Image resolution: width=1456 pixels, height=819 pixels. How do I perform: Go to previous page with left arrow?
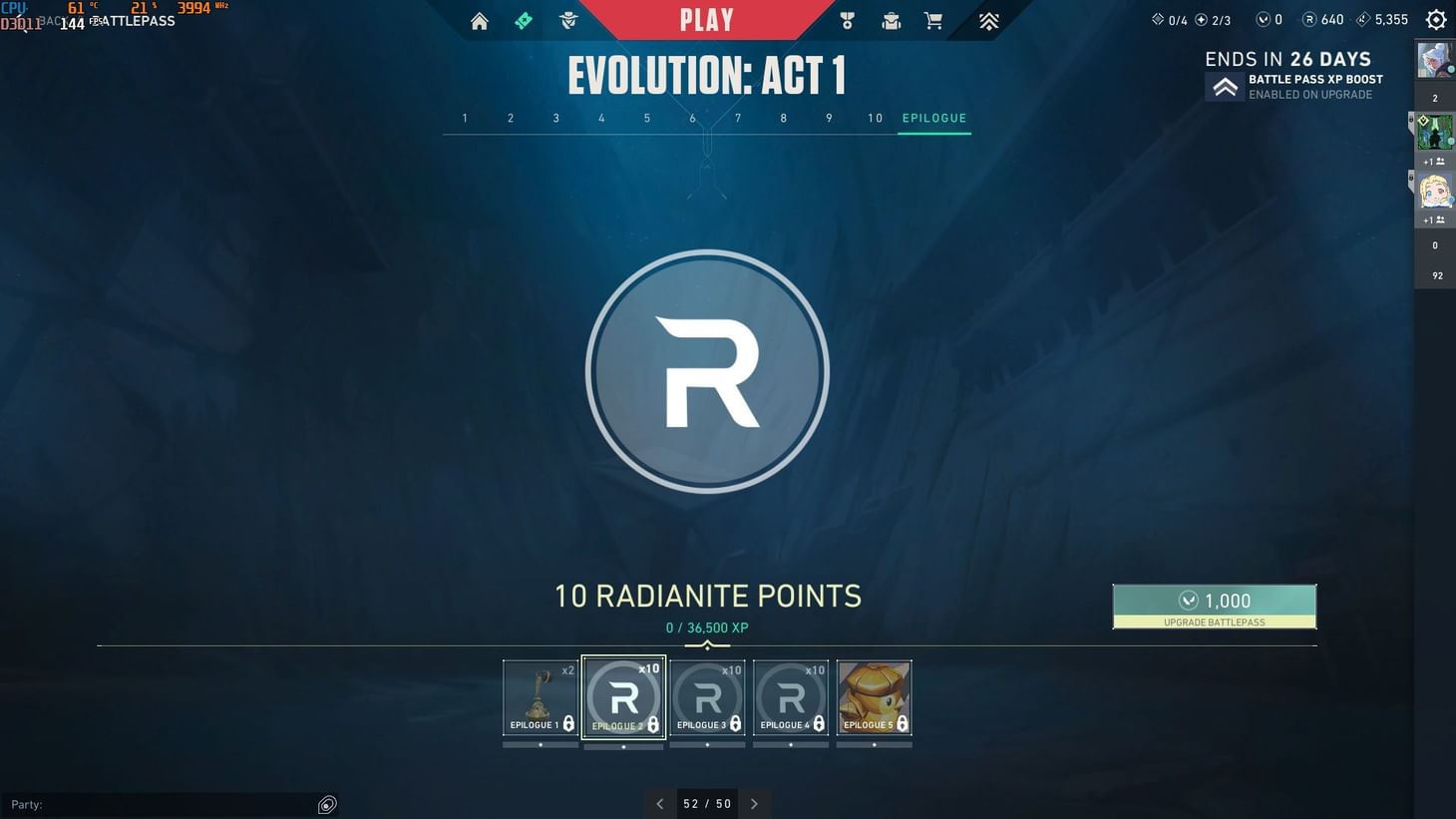[660, 803]
